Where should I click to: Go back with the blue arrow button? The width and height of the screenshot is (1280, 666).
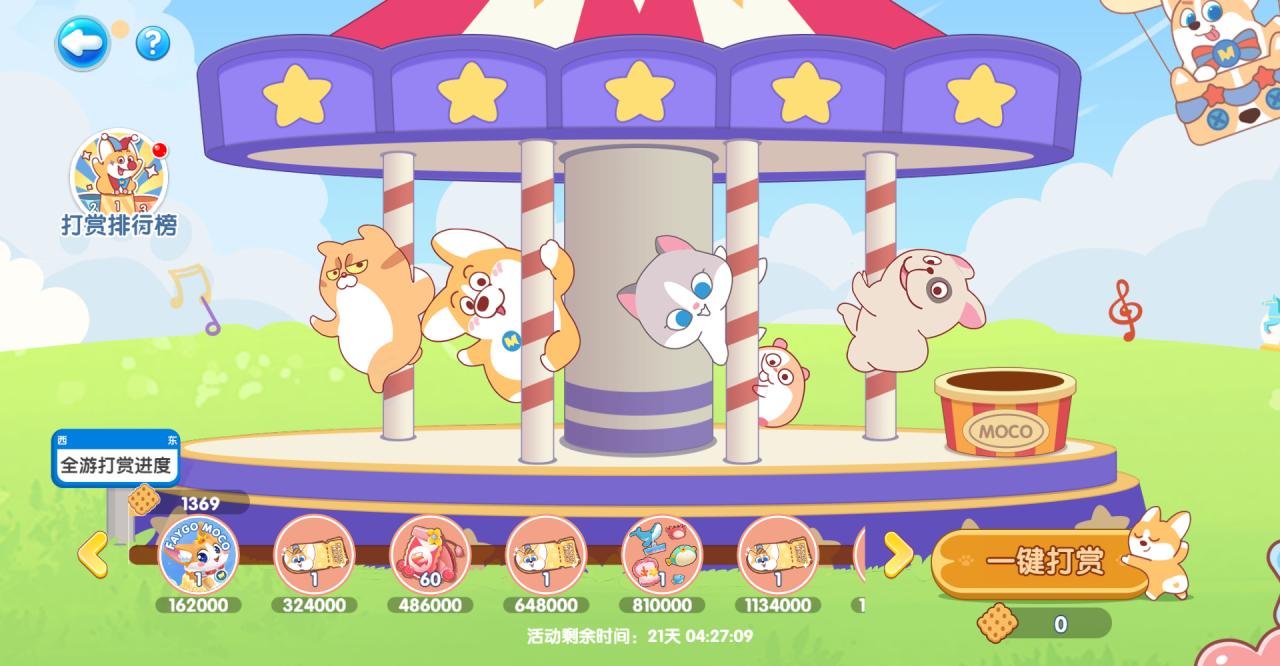pos(82,43)
